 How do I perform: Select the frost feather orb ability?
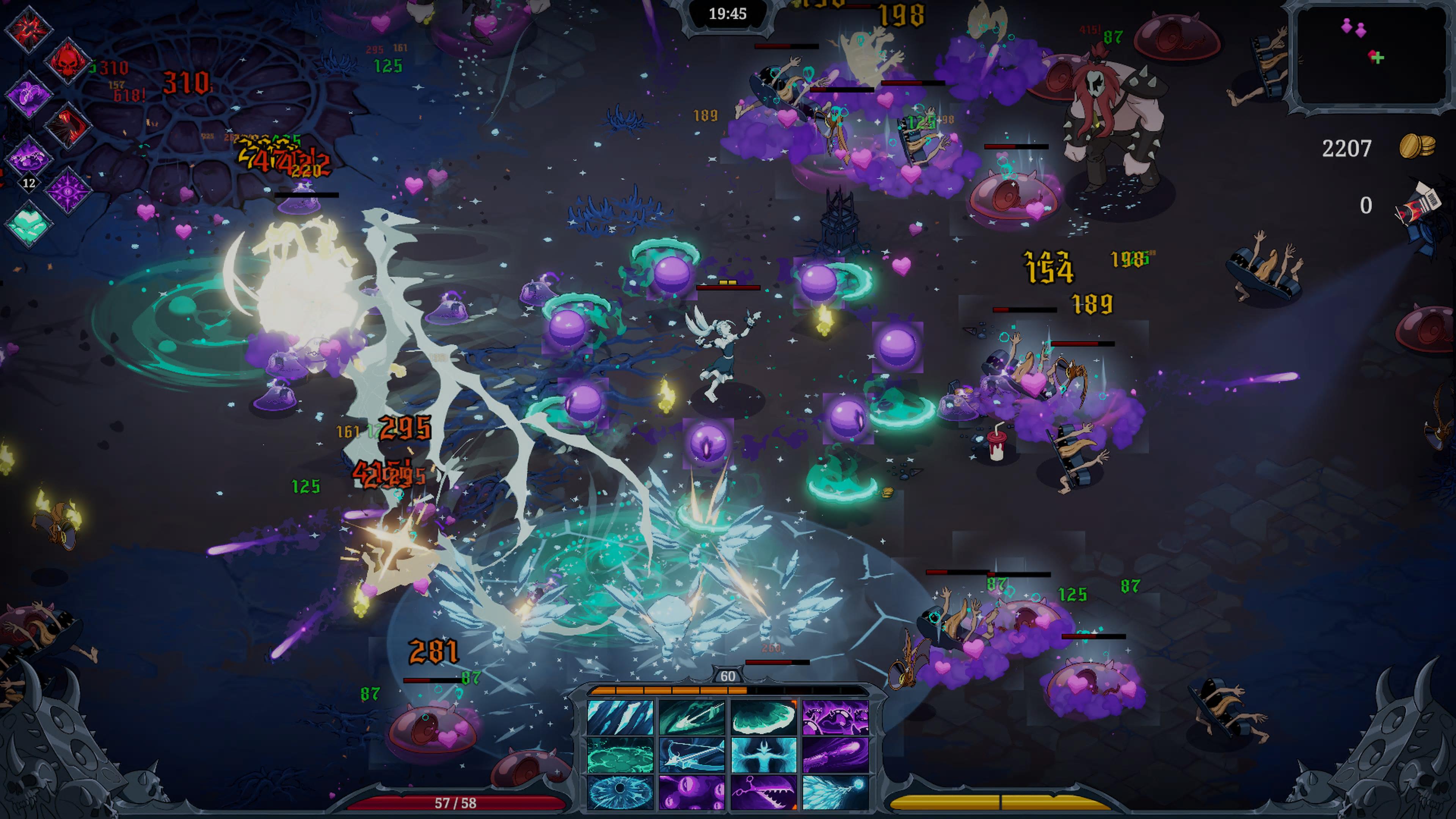tap(835, 792)
